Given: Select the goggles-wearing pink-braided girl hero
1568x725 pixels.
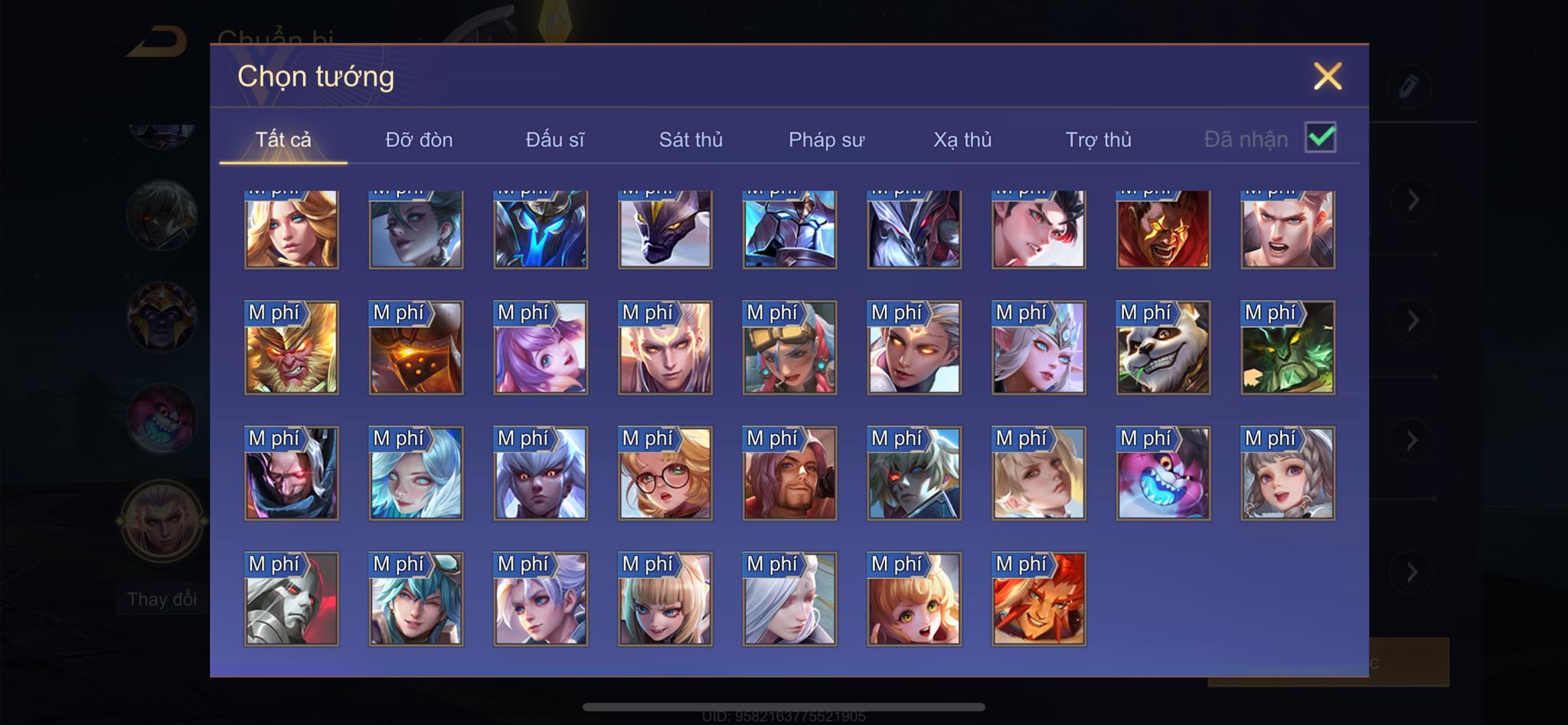Looking at the screenshot, I should coord(789,348).
